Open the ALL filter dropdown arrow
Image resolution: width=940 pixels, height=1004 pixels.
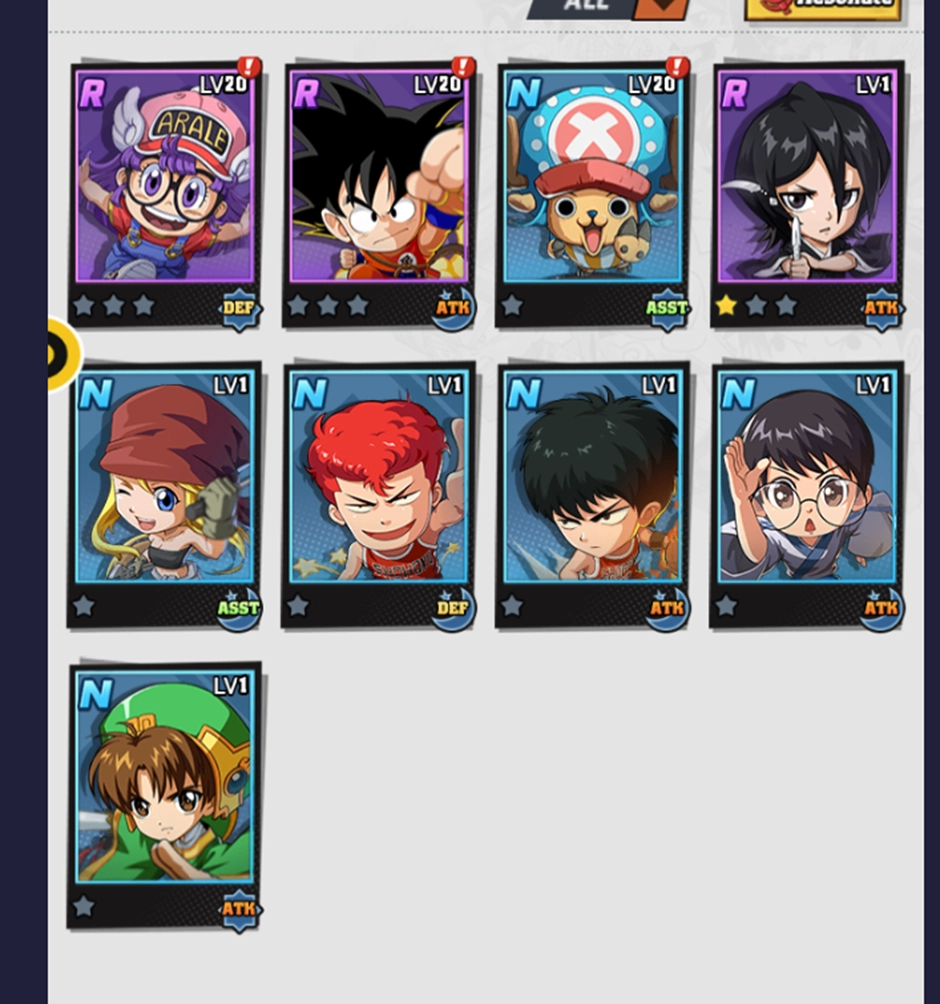point(660,8)
